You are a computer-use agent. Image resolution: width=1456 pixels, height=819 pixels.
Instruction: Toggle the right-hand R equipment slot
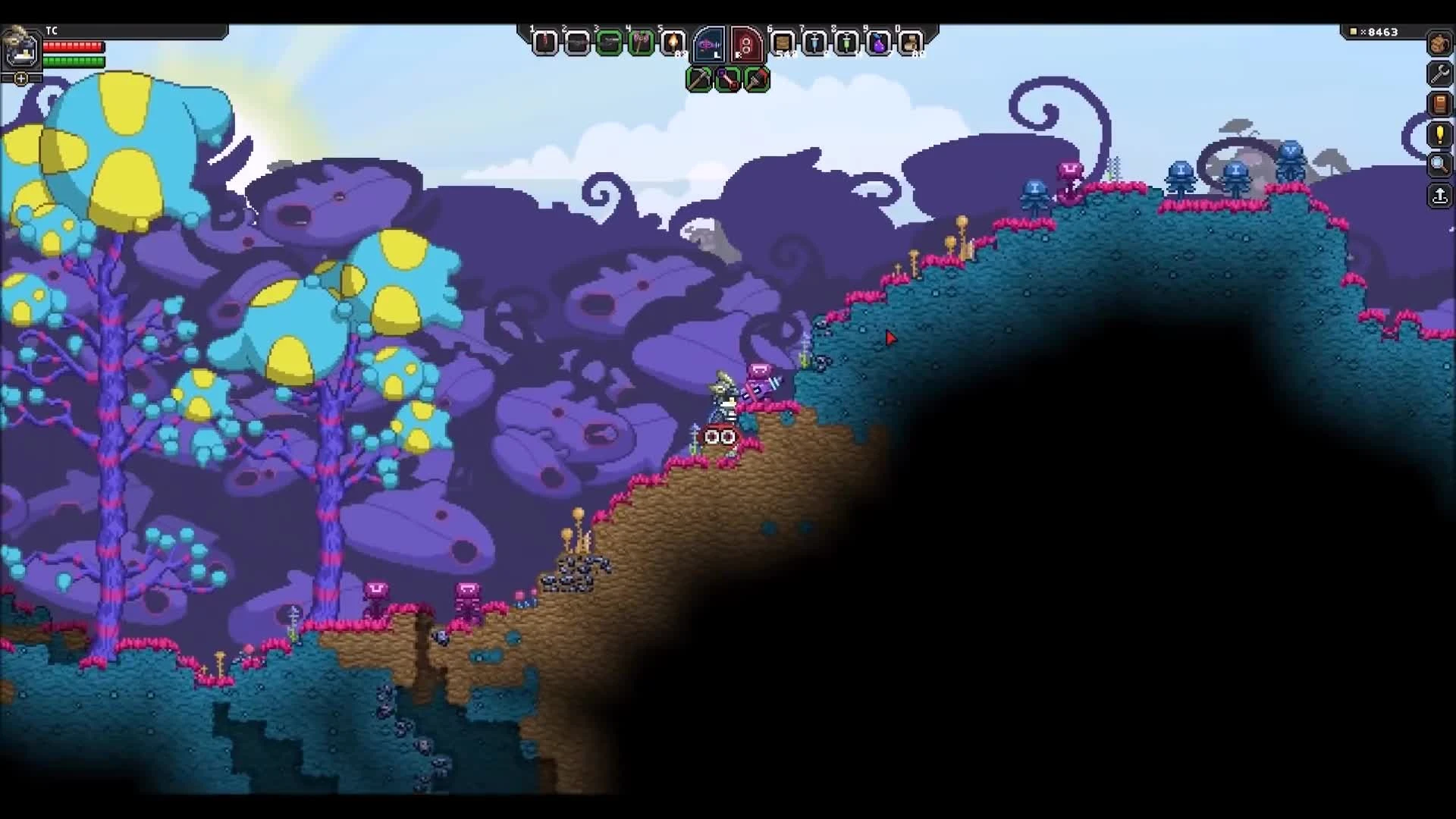pyautogui.click(x=746, y=43)
